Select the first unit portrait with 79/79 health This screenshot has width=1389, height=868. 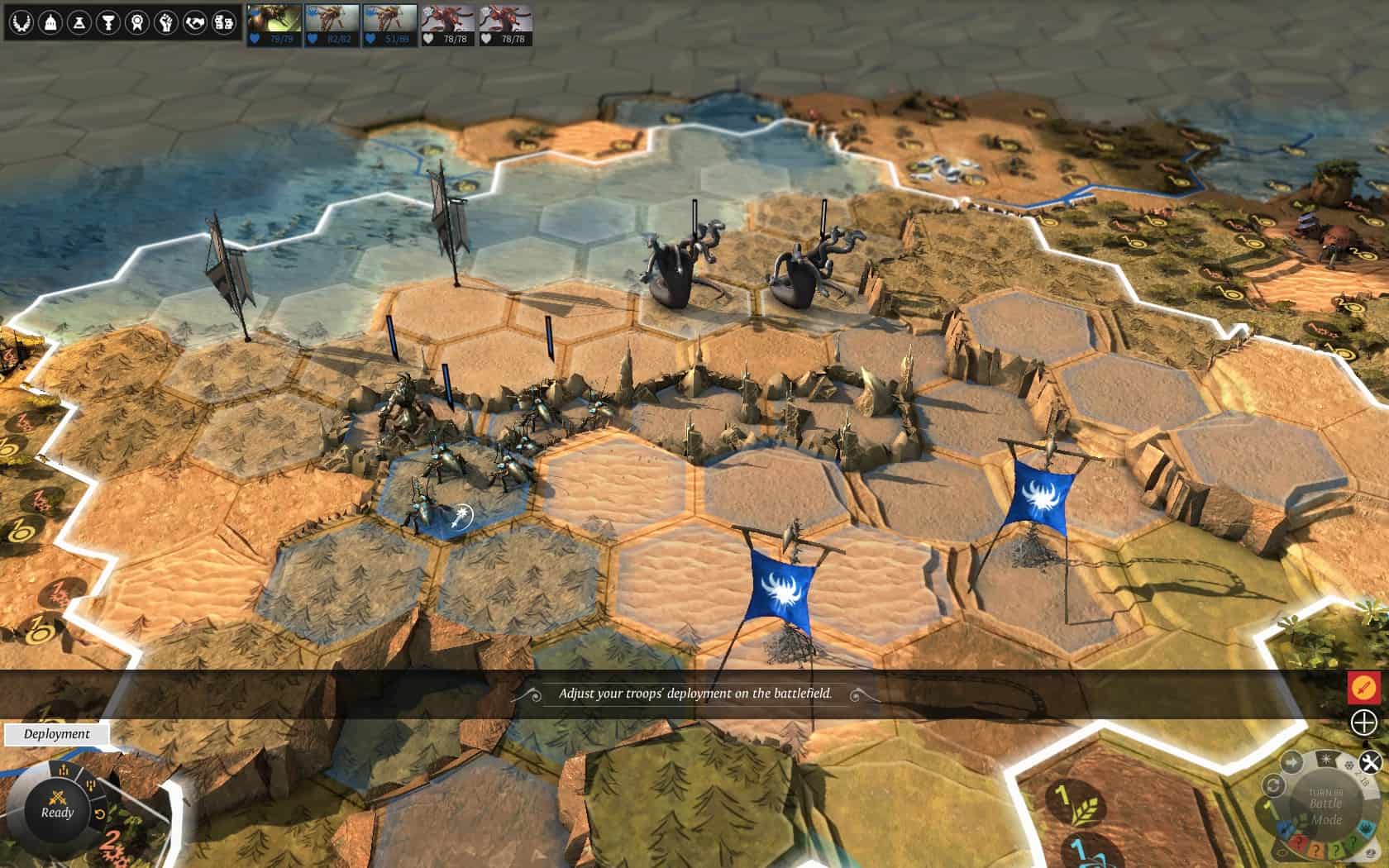274,24
